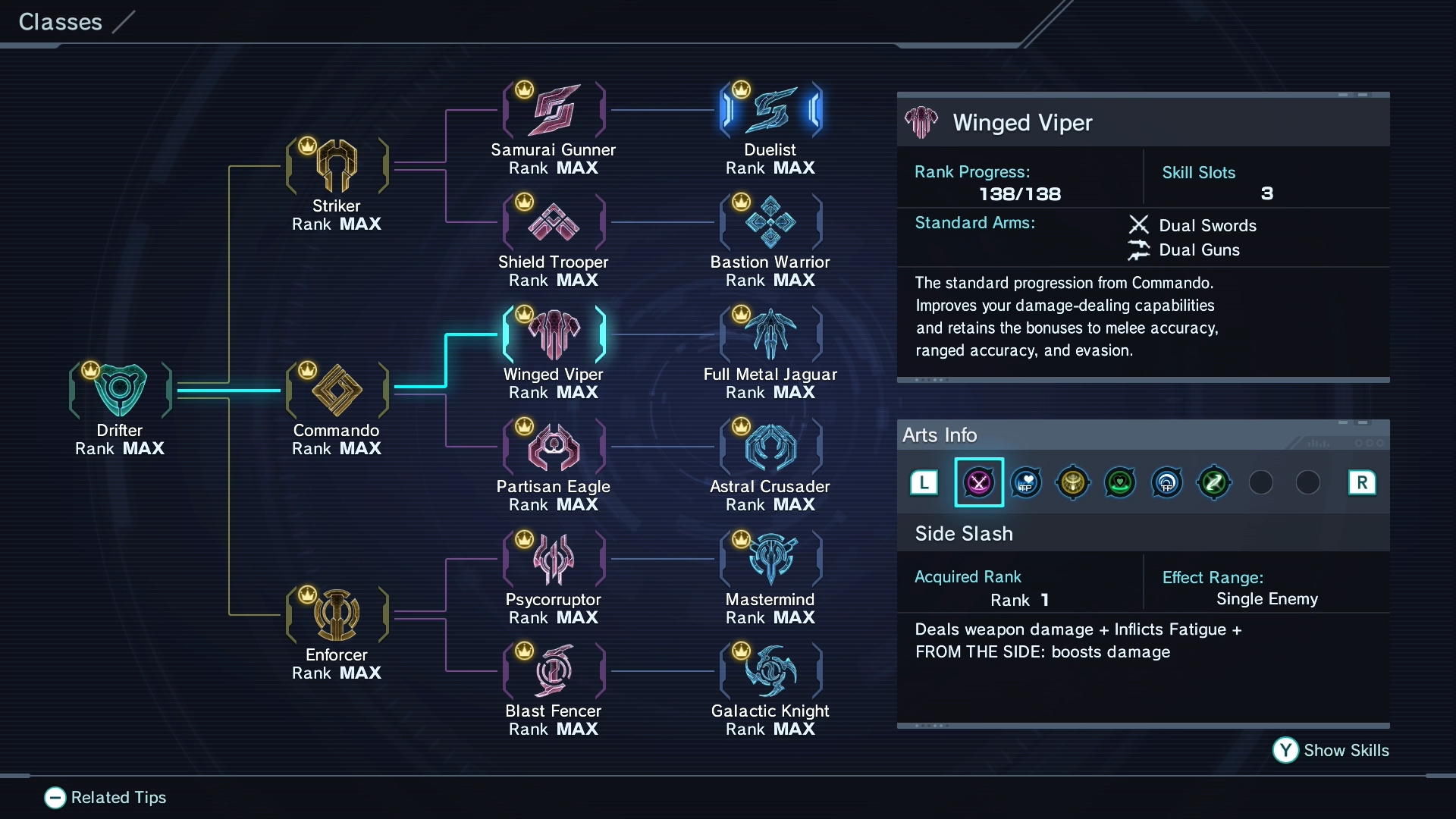Pick the Enforcer class

click(x=337, y=615)
